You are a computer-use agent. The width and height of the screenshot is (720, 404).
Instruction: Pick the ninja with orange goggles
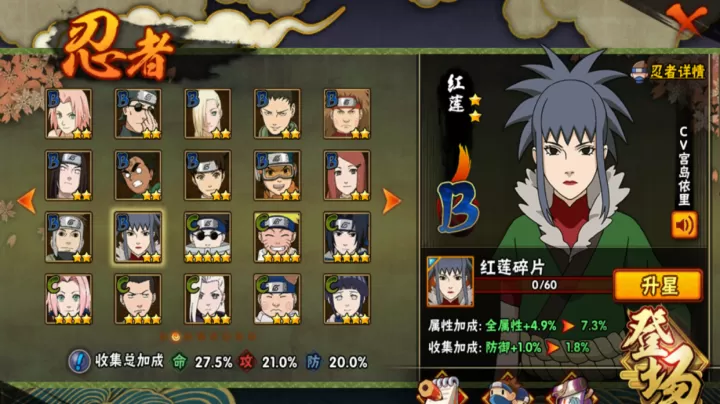277,175
